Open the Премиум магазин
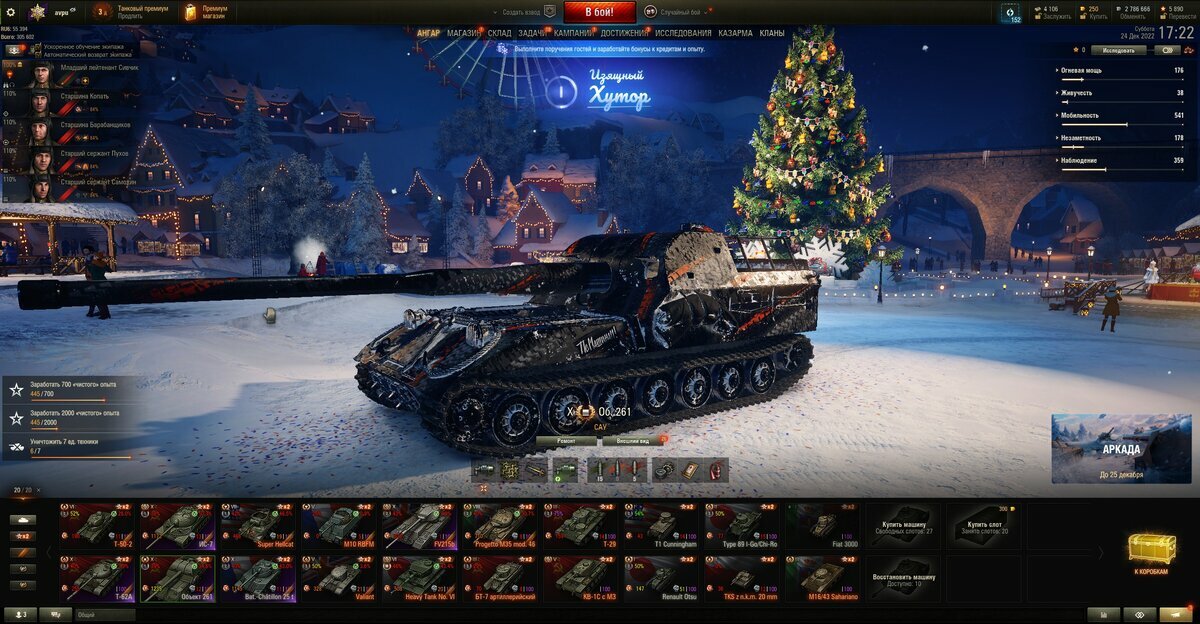The width and height of the screenshot is (1200, 624). pos(207,12)
